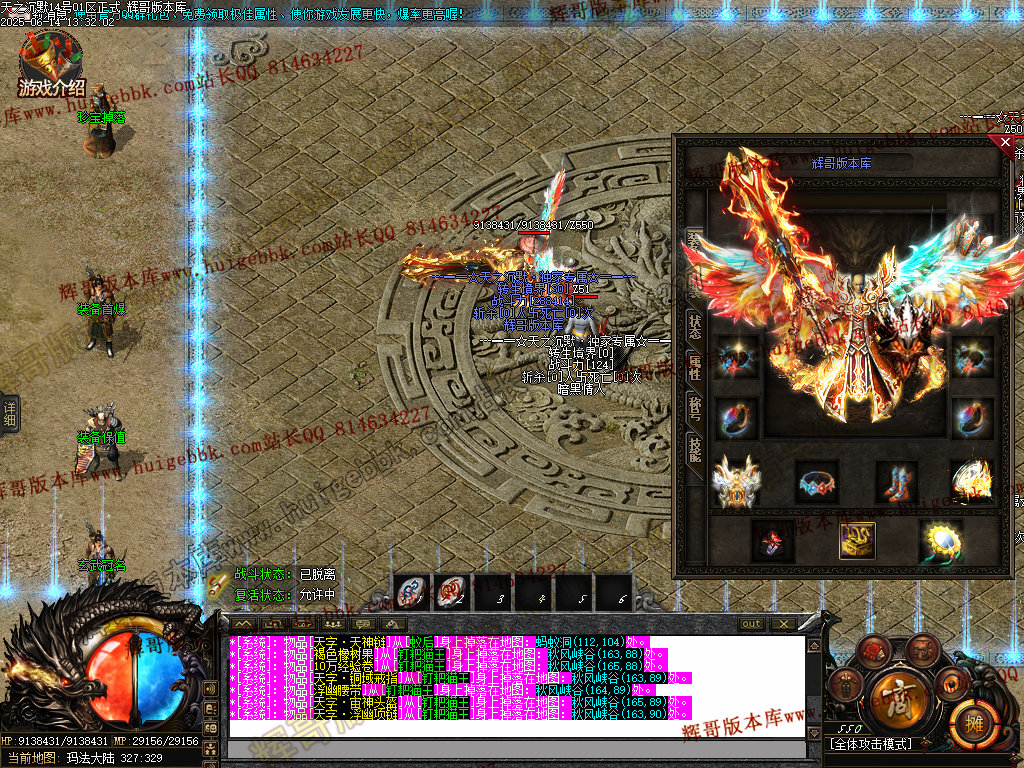Switch to the 属性 attributes tab
Image resolution: width=1024 pixels, height=768 pixels.
click(x=695, y=366)
